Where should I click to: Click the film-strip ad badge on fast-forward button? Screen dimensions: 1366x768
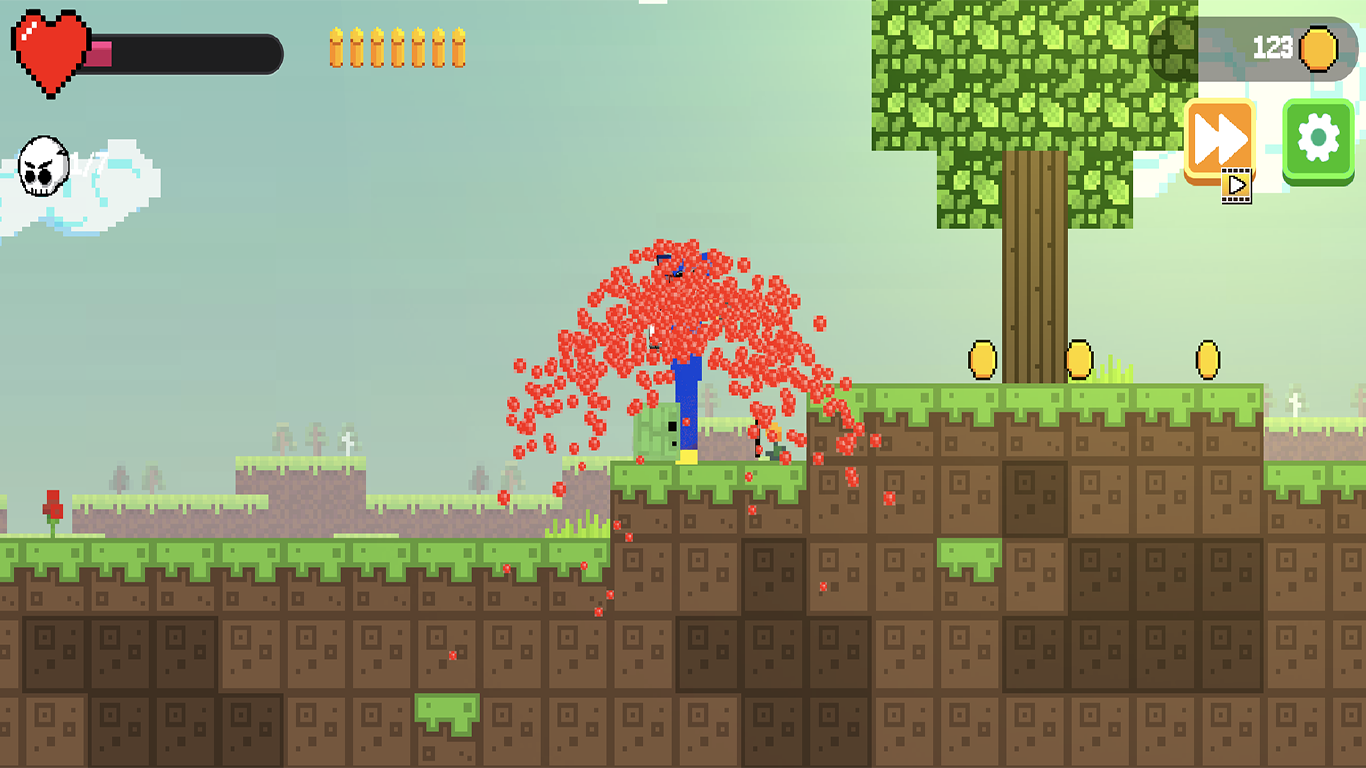pos(1237,184)
